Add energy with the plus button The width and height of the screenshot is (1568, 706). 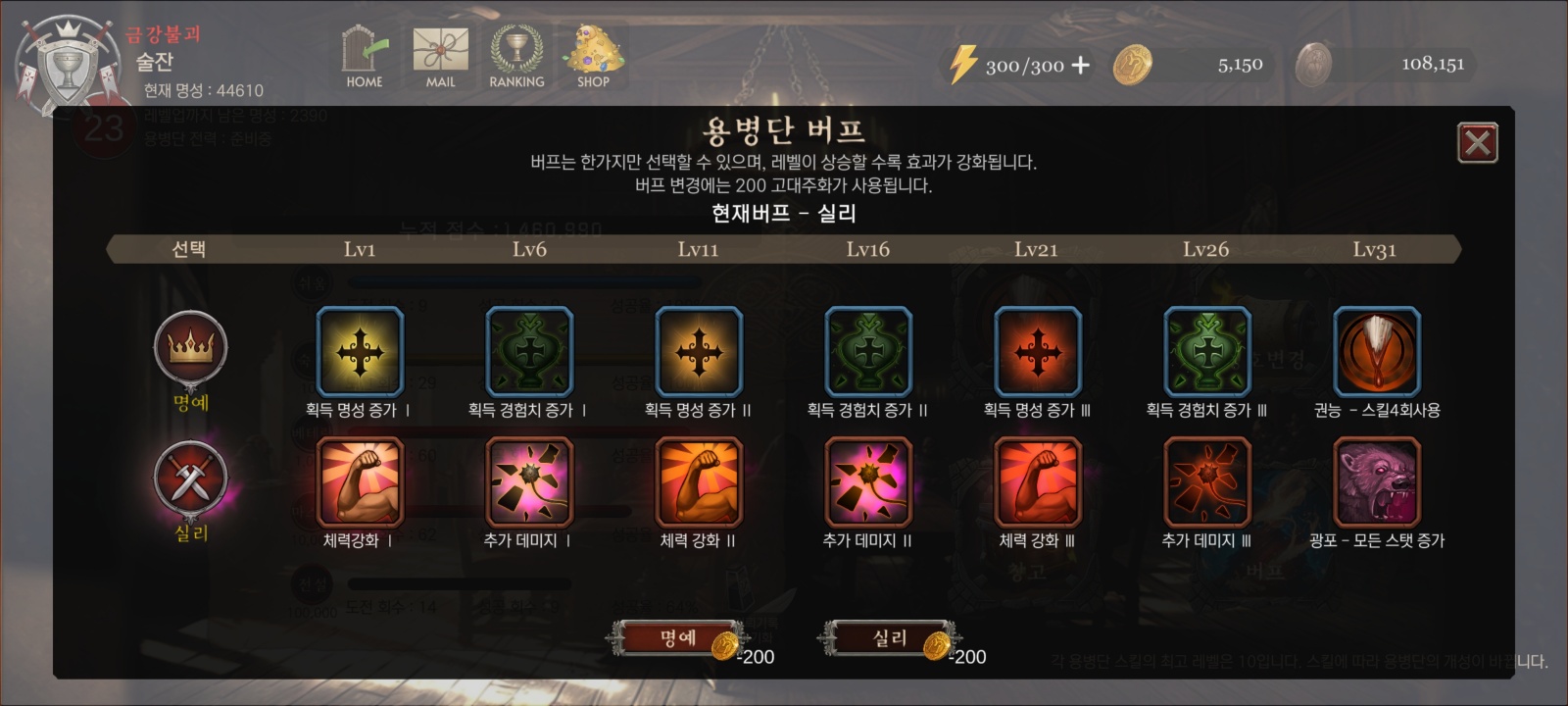pyautogui.click(x=1080, y=66)
